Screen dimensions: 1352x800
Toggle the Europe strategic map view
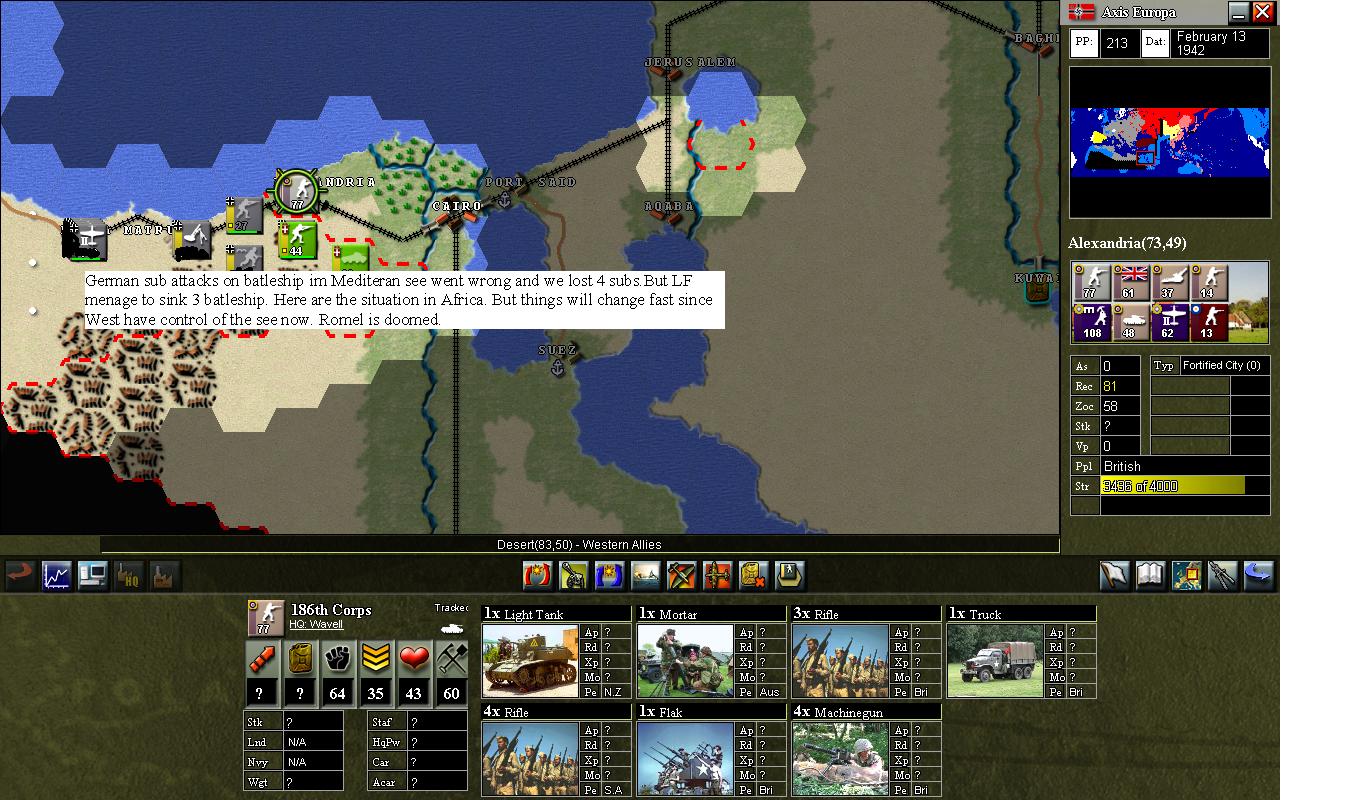click(1186, 576)
